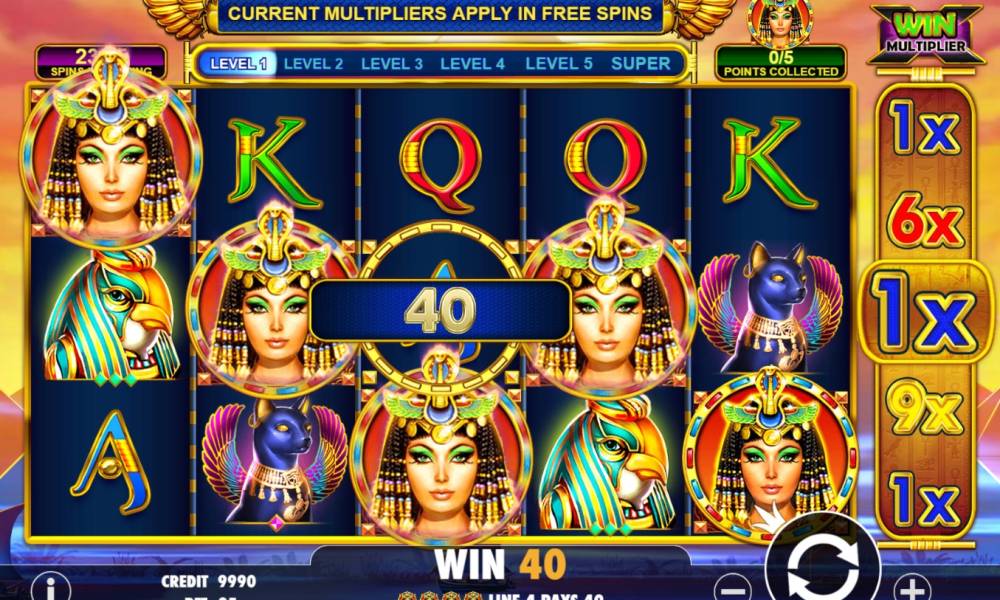Decrease the bet with the minus button
The width and height of the screenshot is (1000, 600).
click(734, 587)
